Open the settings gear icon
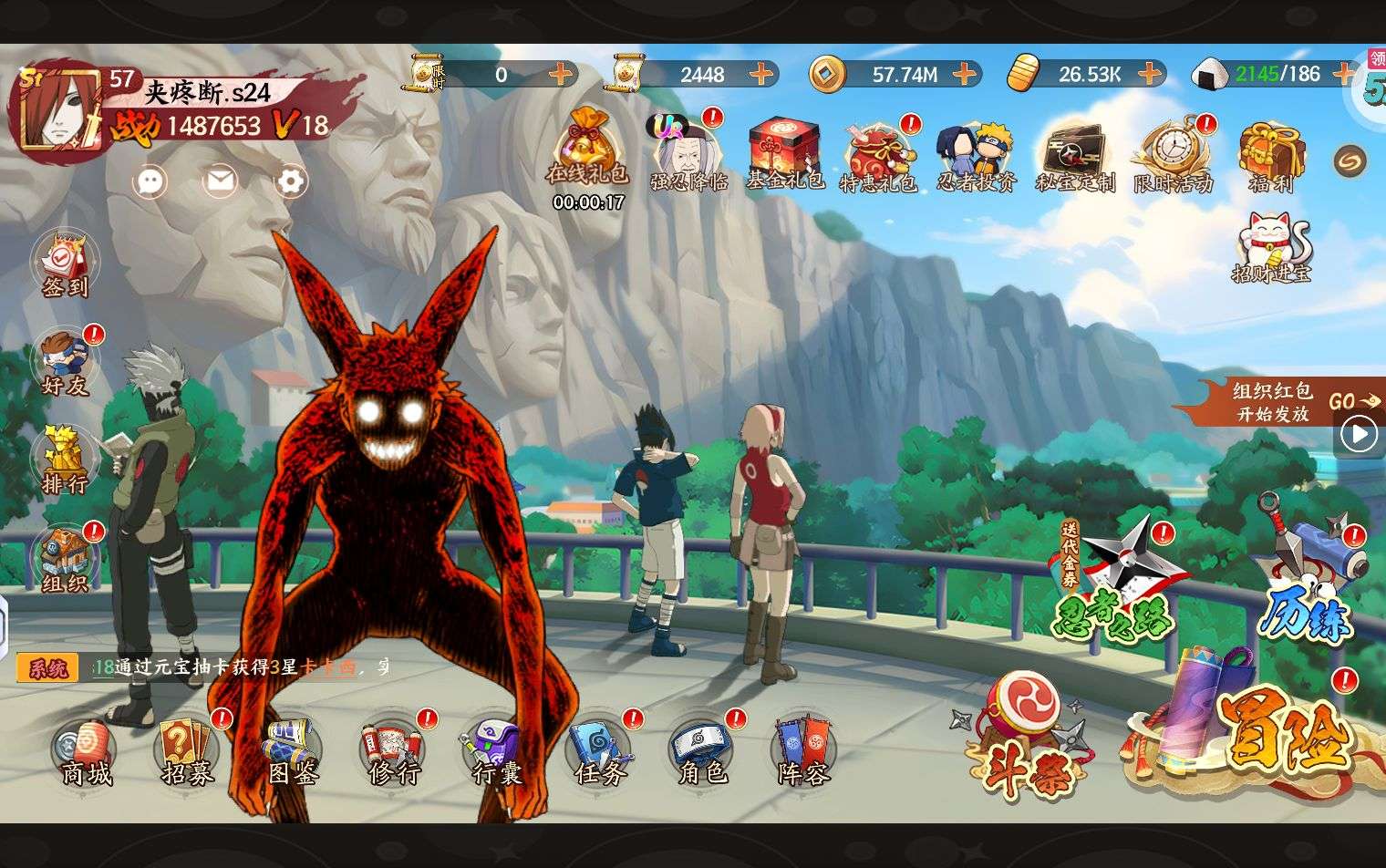1386x868 pixels. pyautogui.click(x=291, y=181)
